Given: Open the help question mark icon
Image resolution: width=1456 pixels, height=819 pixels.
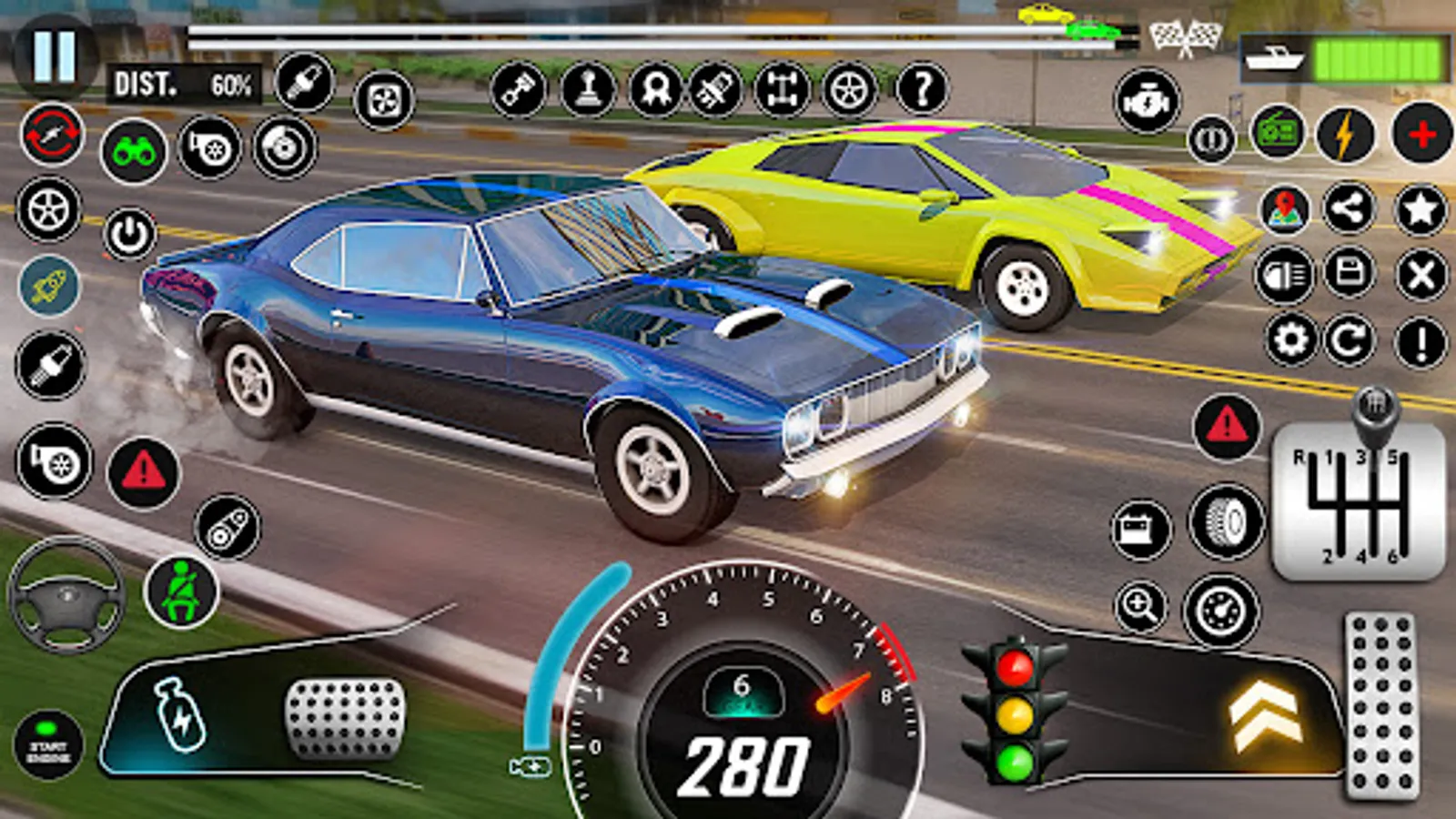Looking at the screenshot, I should 922,89.
